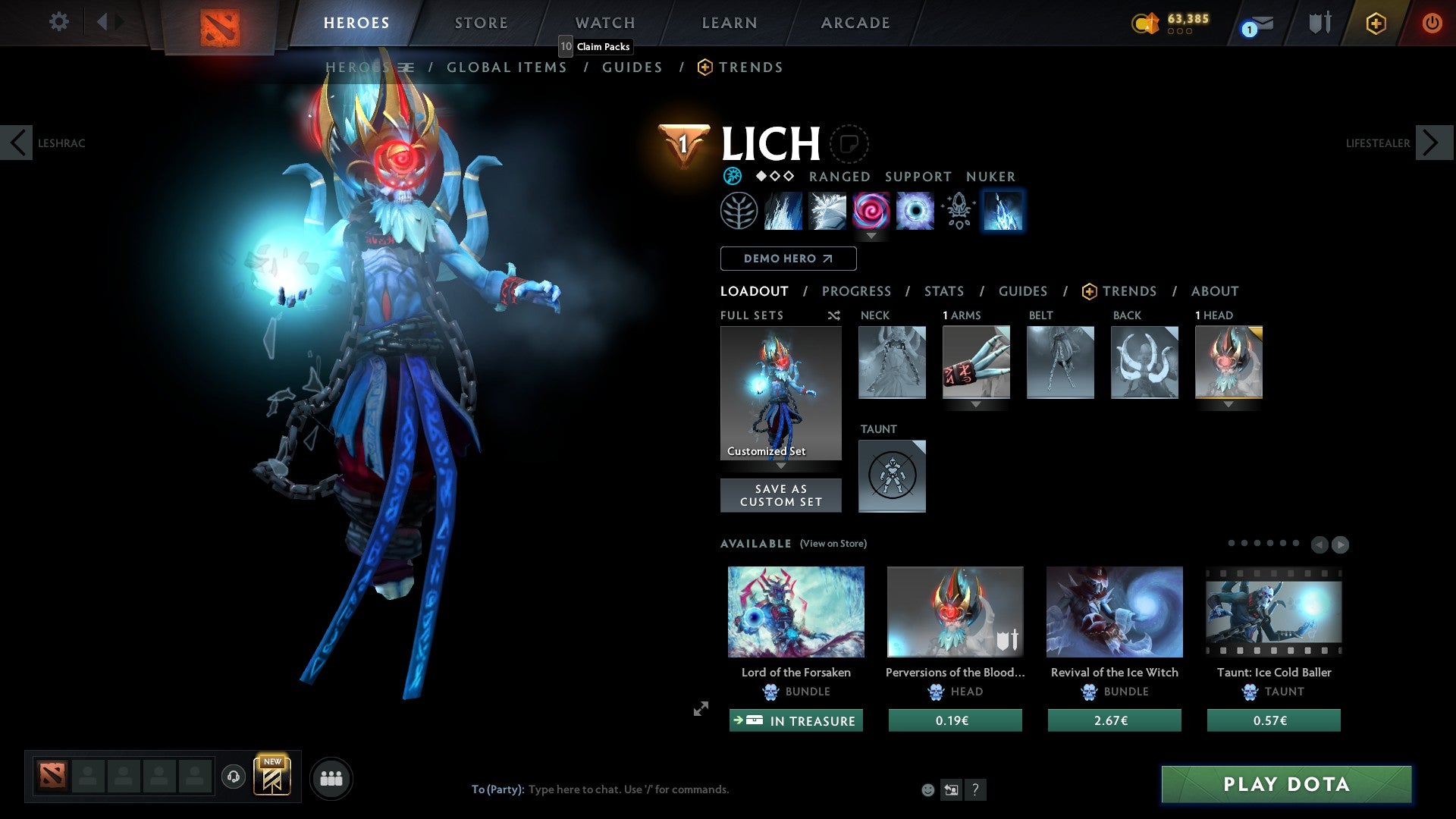Click the TAUNT equip slot placeholder
Screen dimensions: 1456x819
892,475
